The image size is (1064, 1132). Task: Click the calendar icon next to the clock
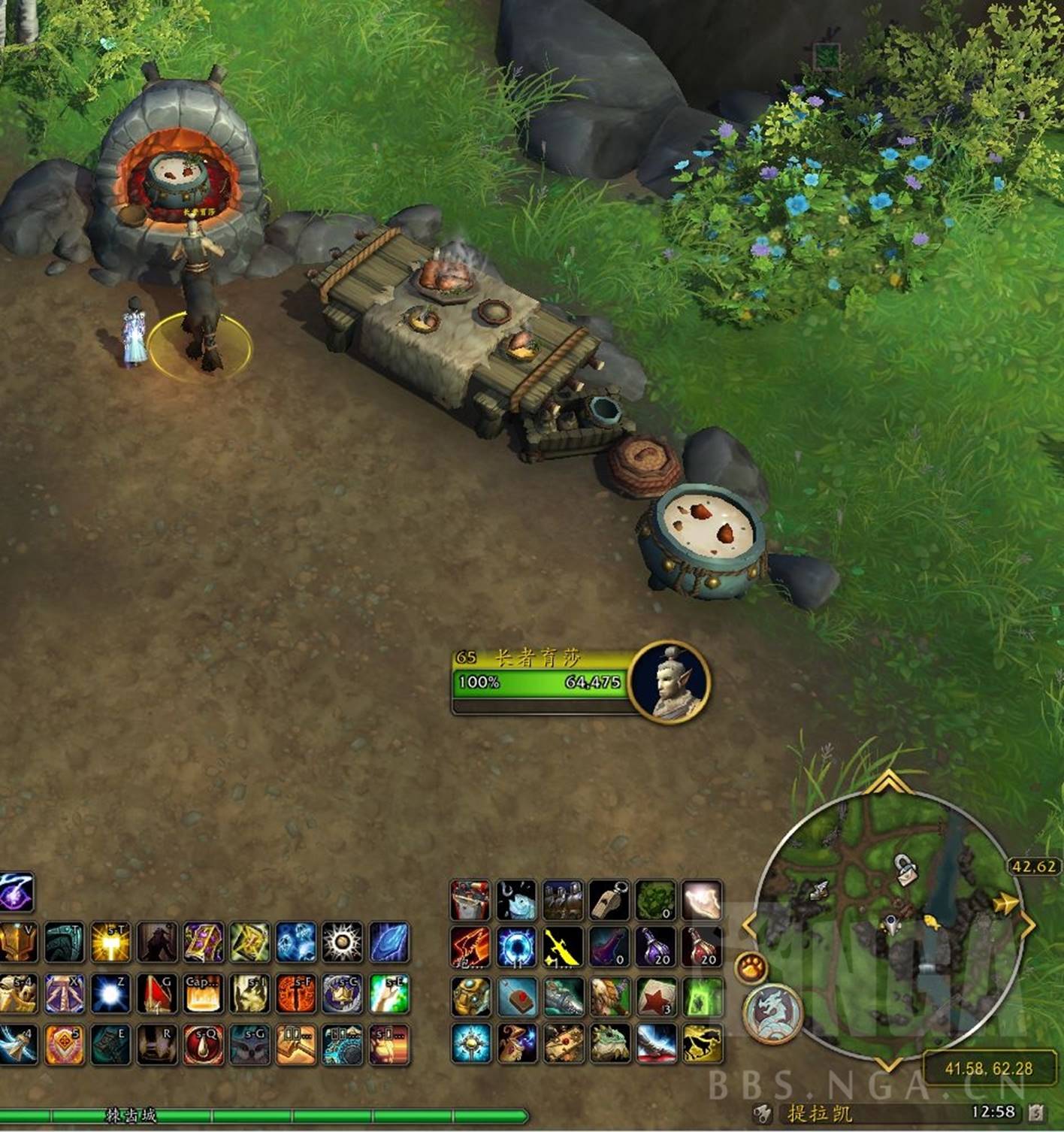click(x=1035, y=1112)
